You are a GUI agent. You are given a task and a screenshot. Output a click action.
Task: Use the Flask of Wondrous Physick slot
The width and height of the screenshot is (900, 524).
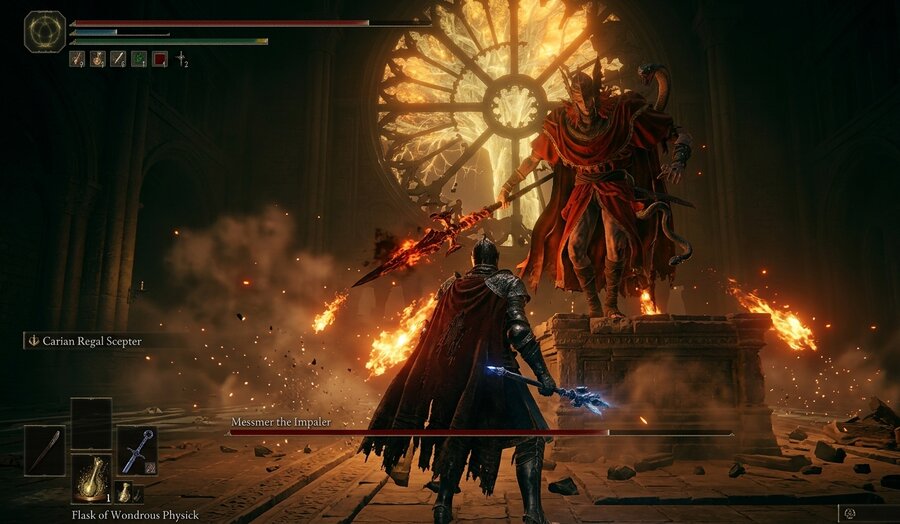coord(91,478)
